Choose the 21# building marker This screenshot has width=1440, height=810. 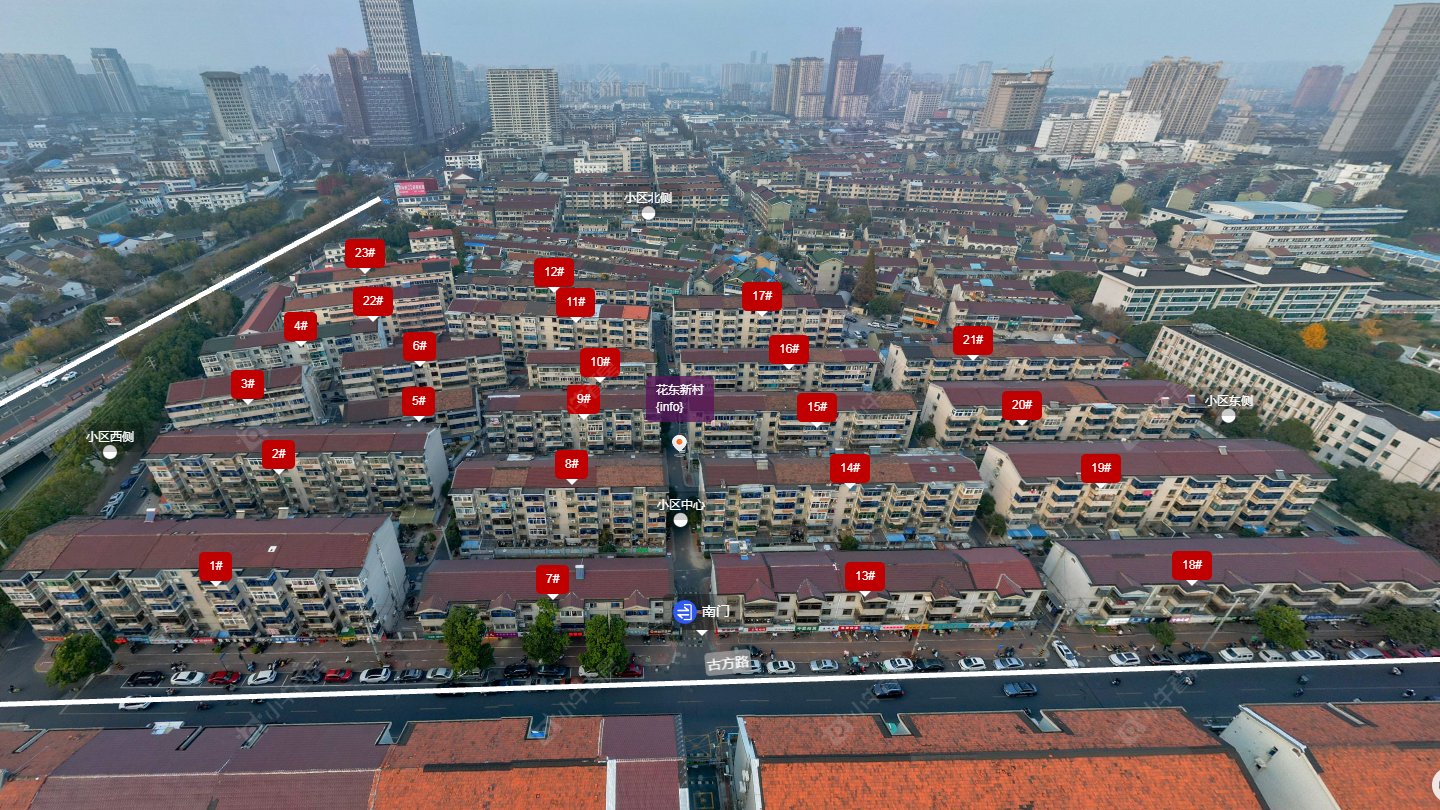click(x=972, y=340)
